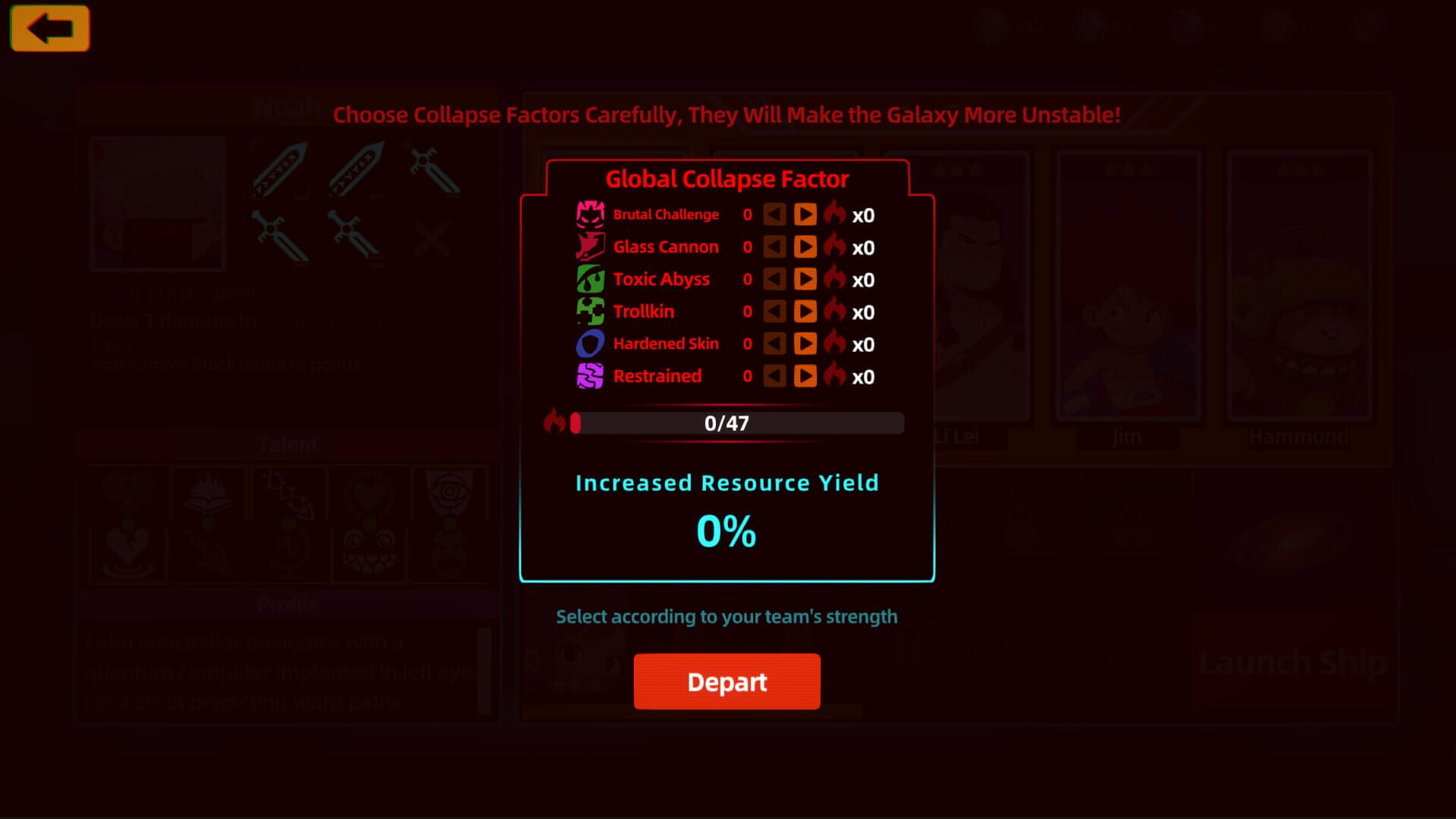Decrease Trollkin using its left arrow

tap(773, 311)
